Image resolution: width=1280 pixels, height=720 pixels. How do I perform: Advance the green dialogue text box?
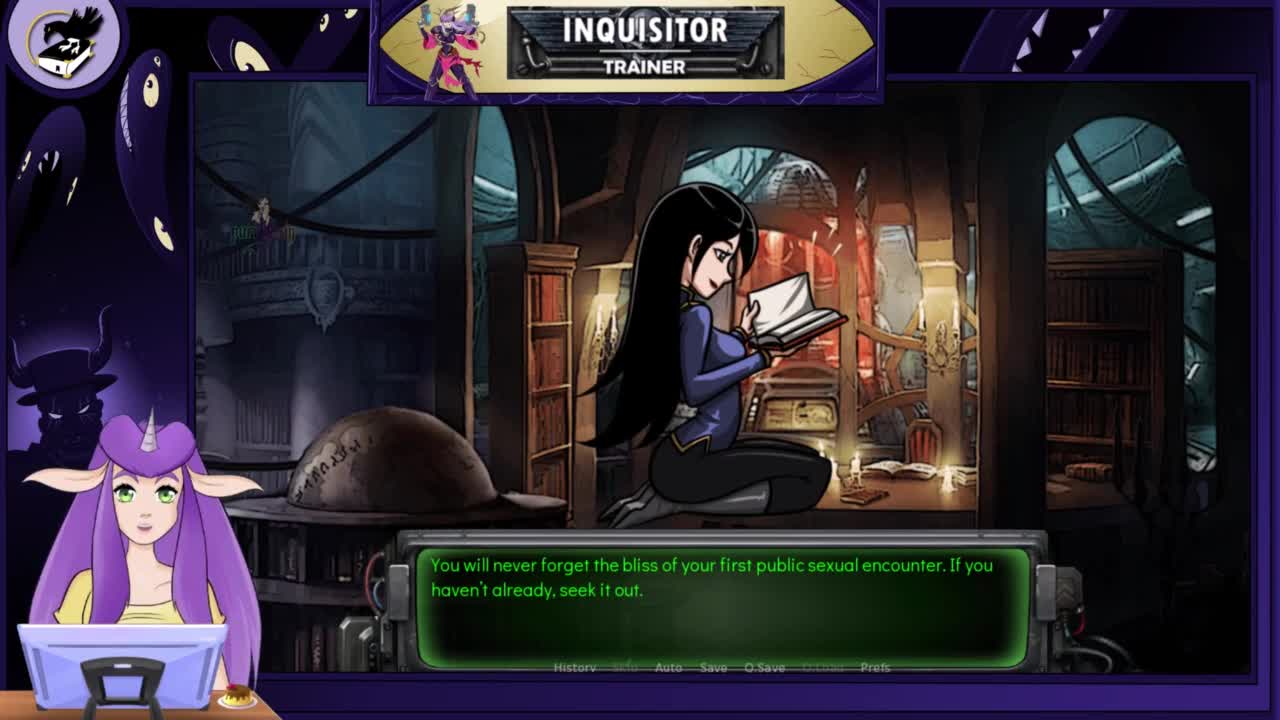[x=722, y=606]
